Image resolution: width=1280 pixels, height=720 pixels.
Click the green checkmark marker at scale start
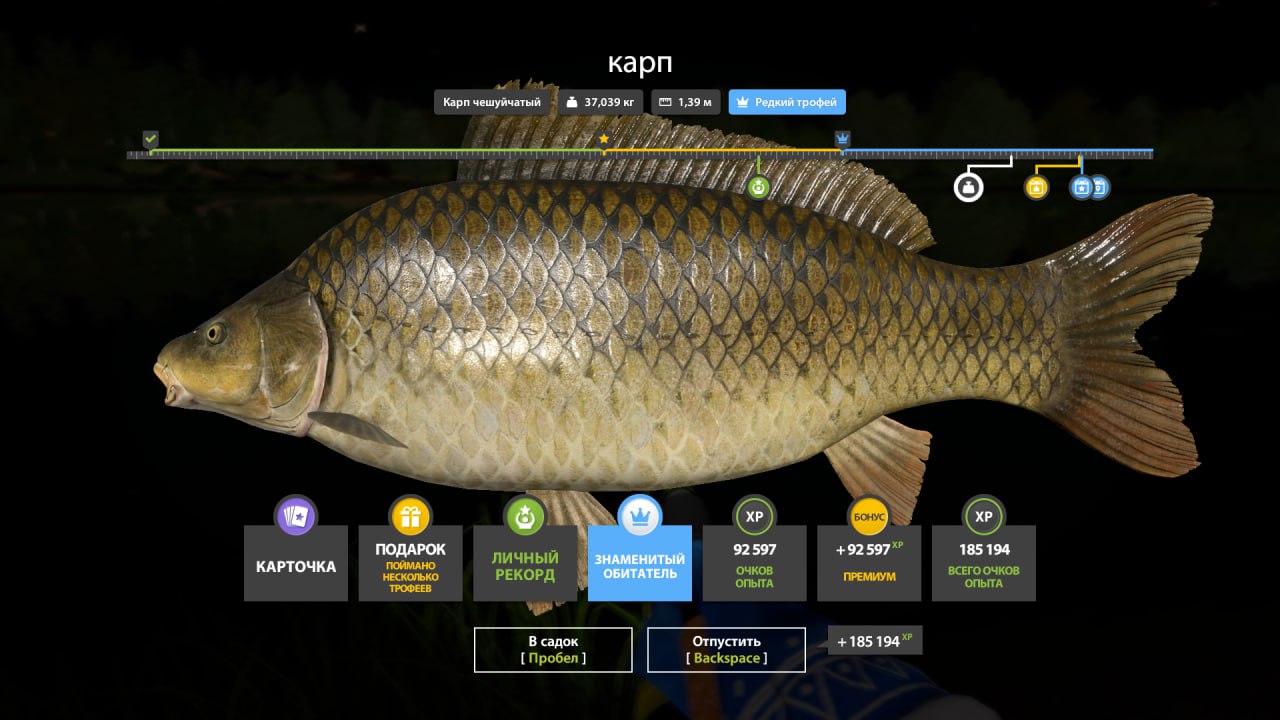(150, 138)
